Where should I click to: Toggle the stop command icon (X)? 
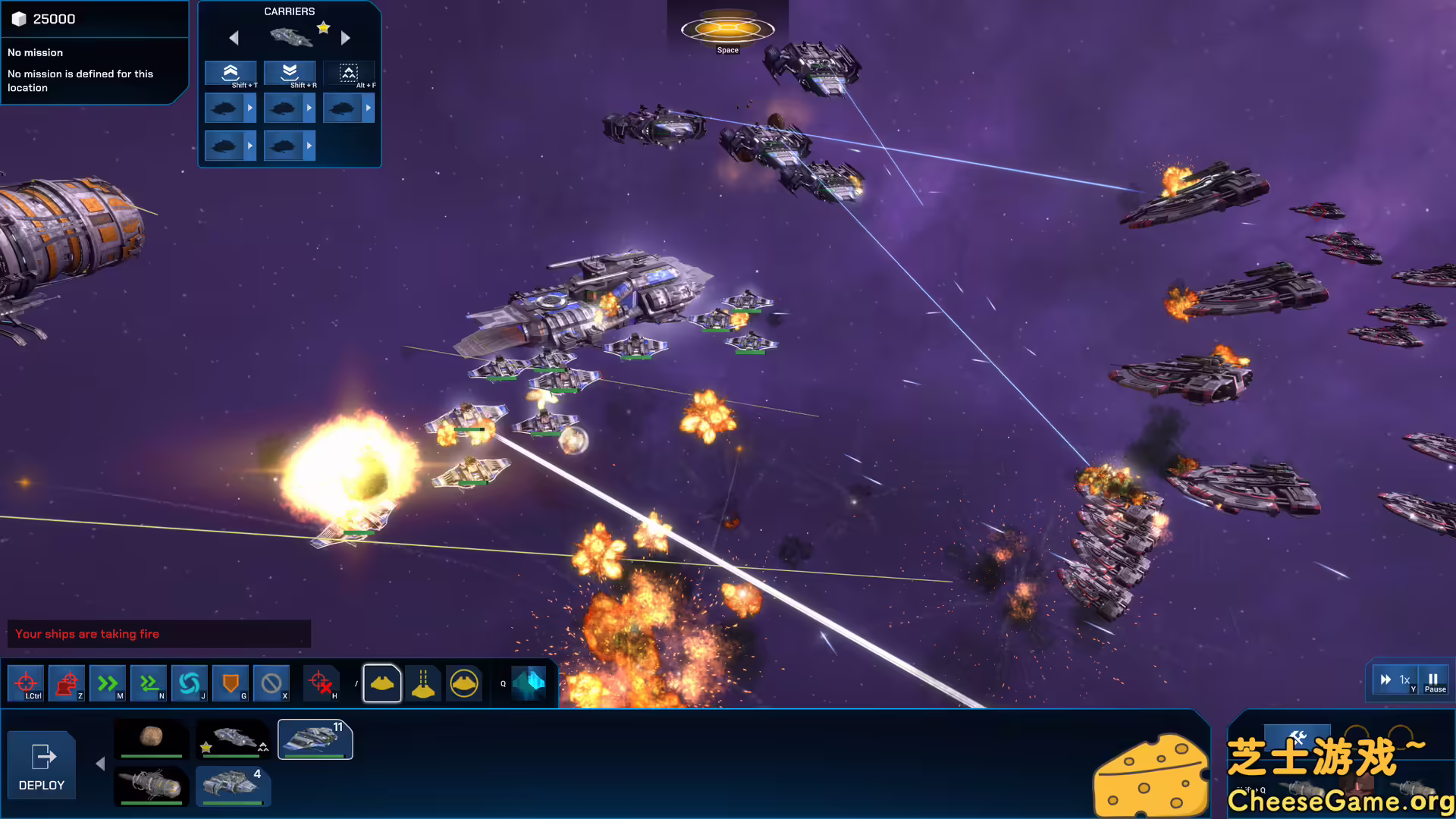[x=271, y=682]
